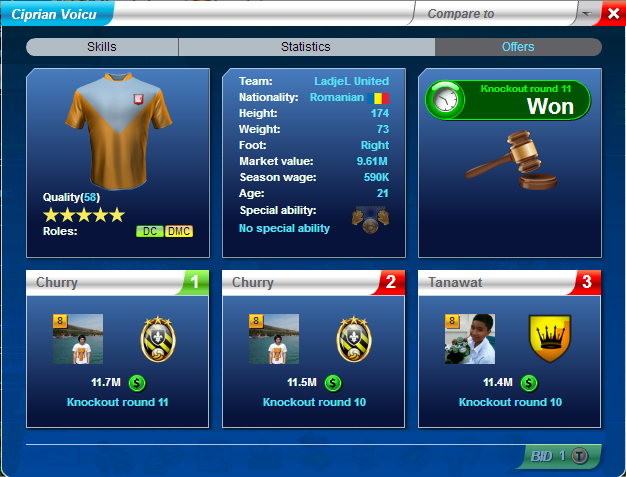
Task: Switch to the Skills tab
Action: 101,47
